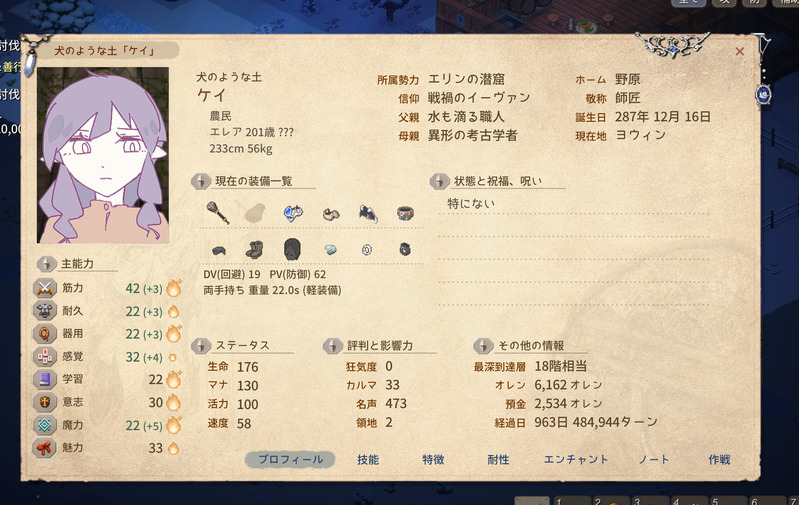Click the dark body armor equipment icon
The height and width of the screenshot is (505, 799).
coord(292,249)
